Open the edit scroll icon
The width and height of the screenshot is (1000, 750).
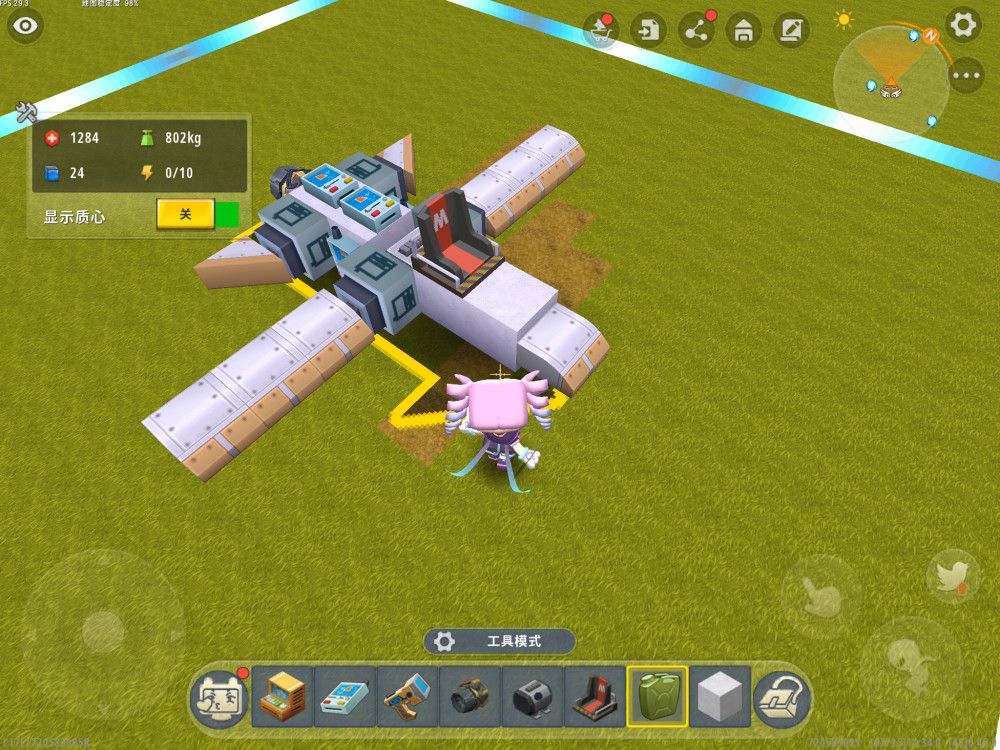click(791, 30)
